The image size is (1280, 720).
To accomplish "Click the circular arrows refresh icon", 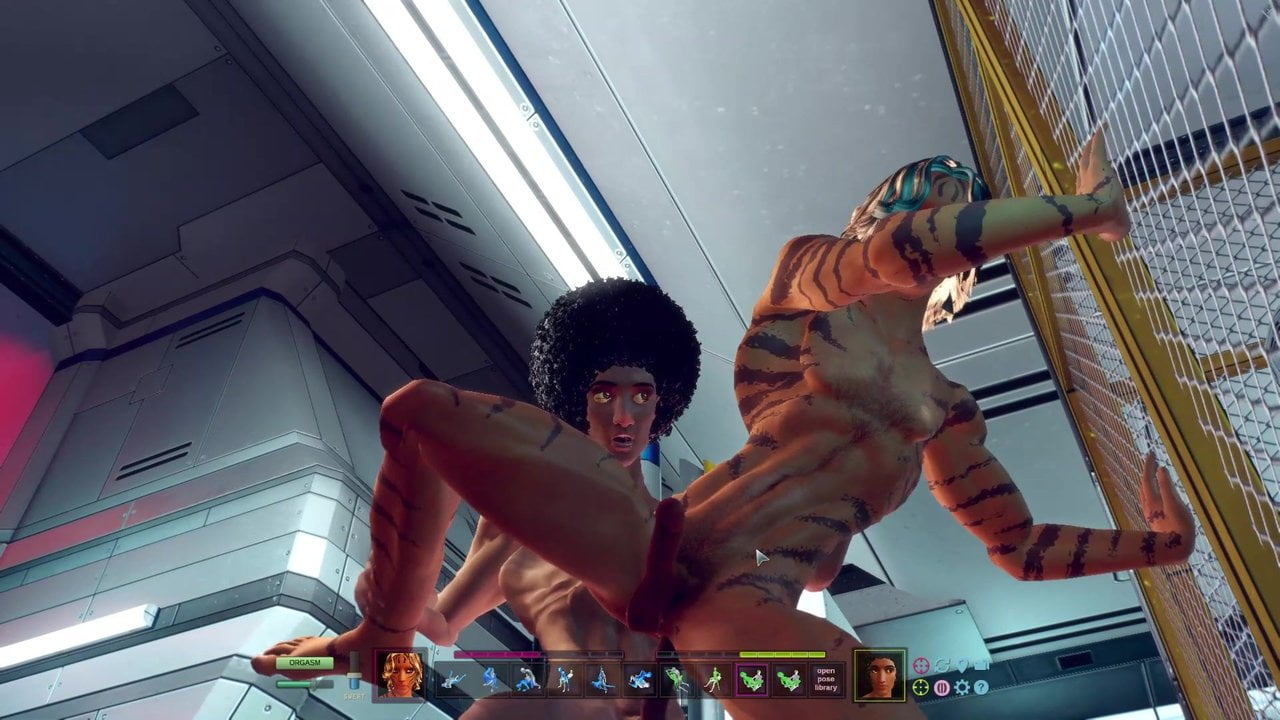I will click(941, 666).
